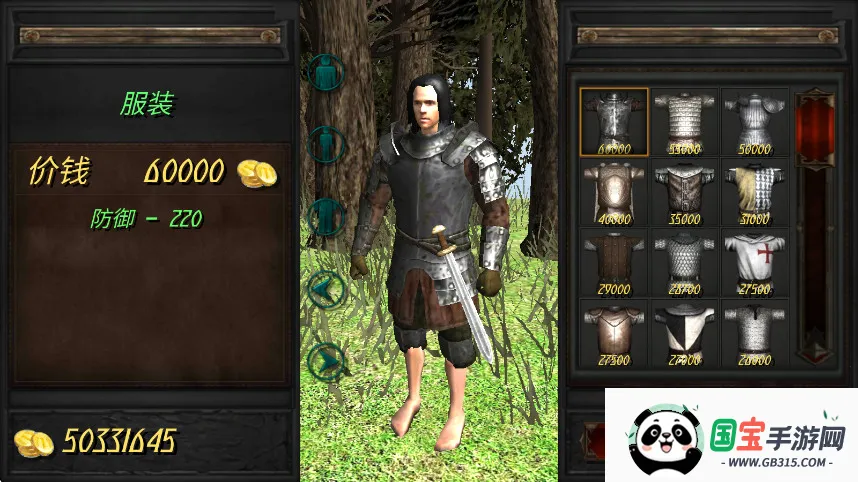The height and width of the screenshot is (482, 858).
Task: Select the 28700 scale mail armor
Action: click(685, 263)
